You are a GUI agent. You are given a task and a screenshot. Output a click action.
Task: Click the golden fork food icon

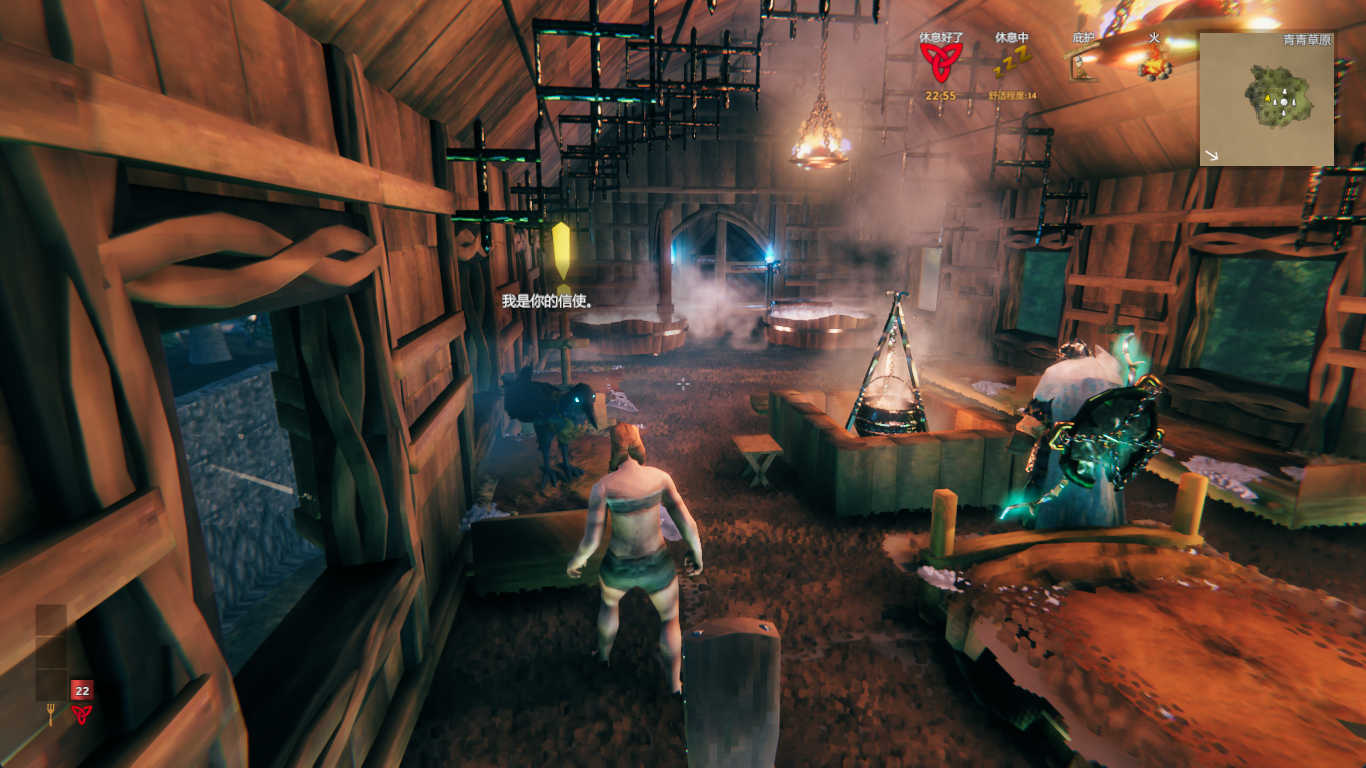[x=50, y=714]
